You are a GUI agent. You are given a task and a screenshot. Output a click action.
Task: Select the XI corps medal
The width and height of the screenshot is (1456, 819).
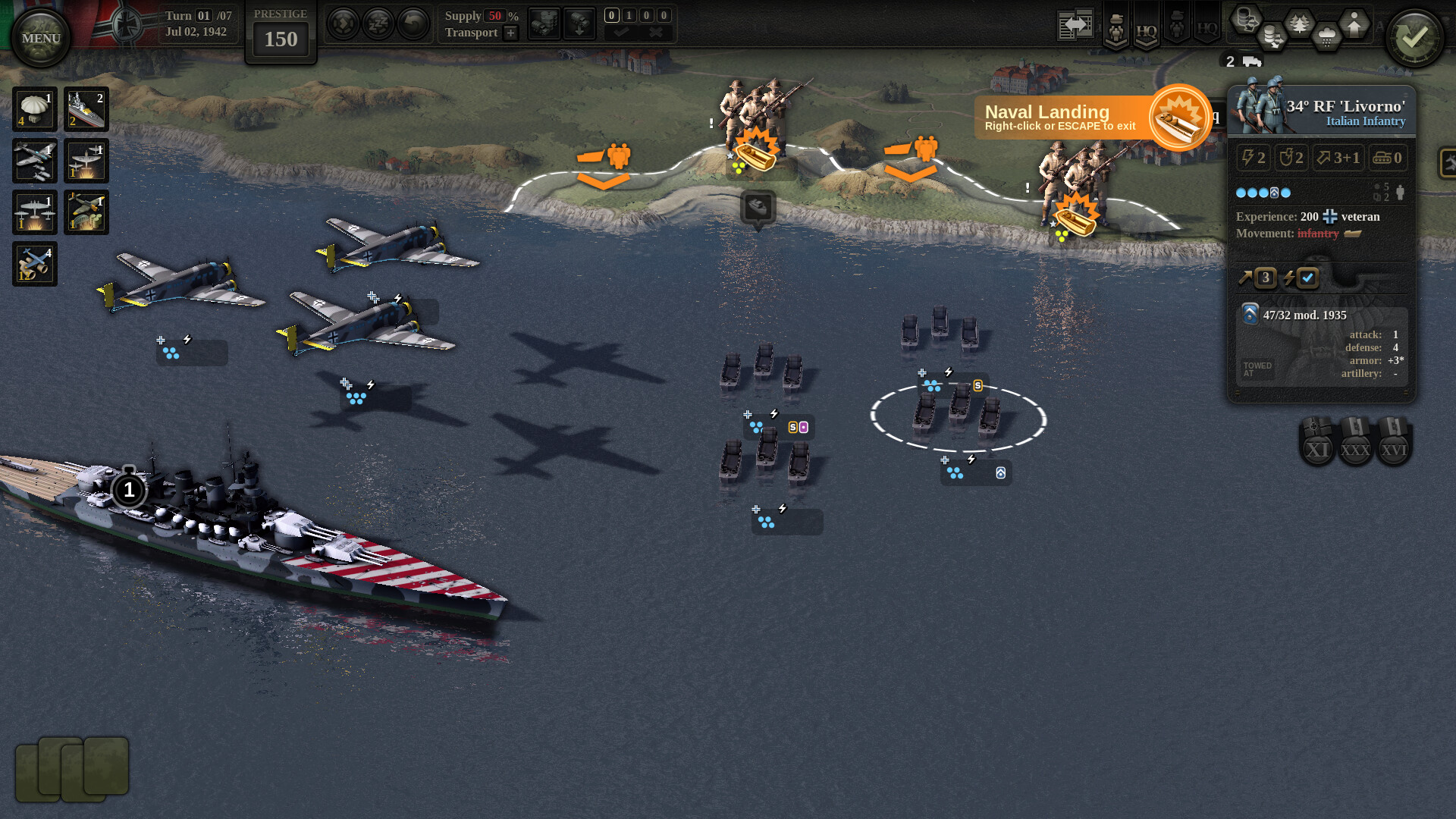[x=1317, y=441]
